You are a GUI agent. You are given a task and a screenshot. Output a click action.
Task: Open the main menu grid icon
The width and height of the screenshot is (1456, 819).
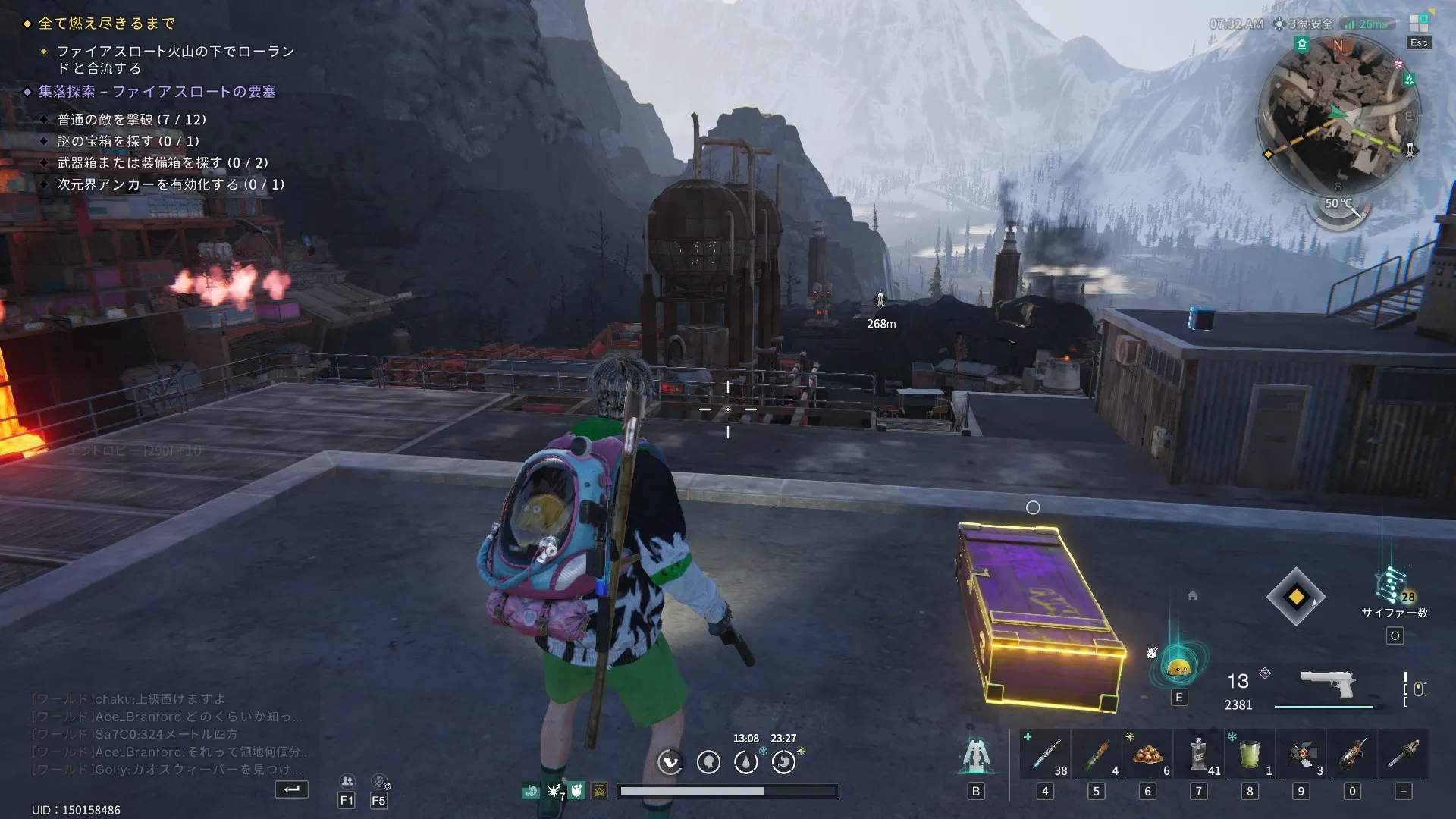tap(1419, 24)
